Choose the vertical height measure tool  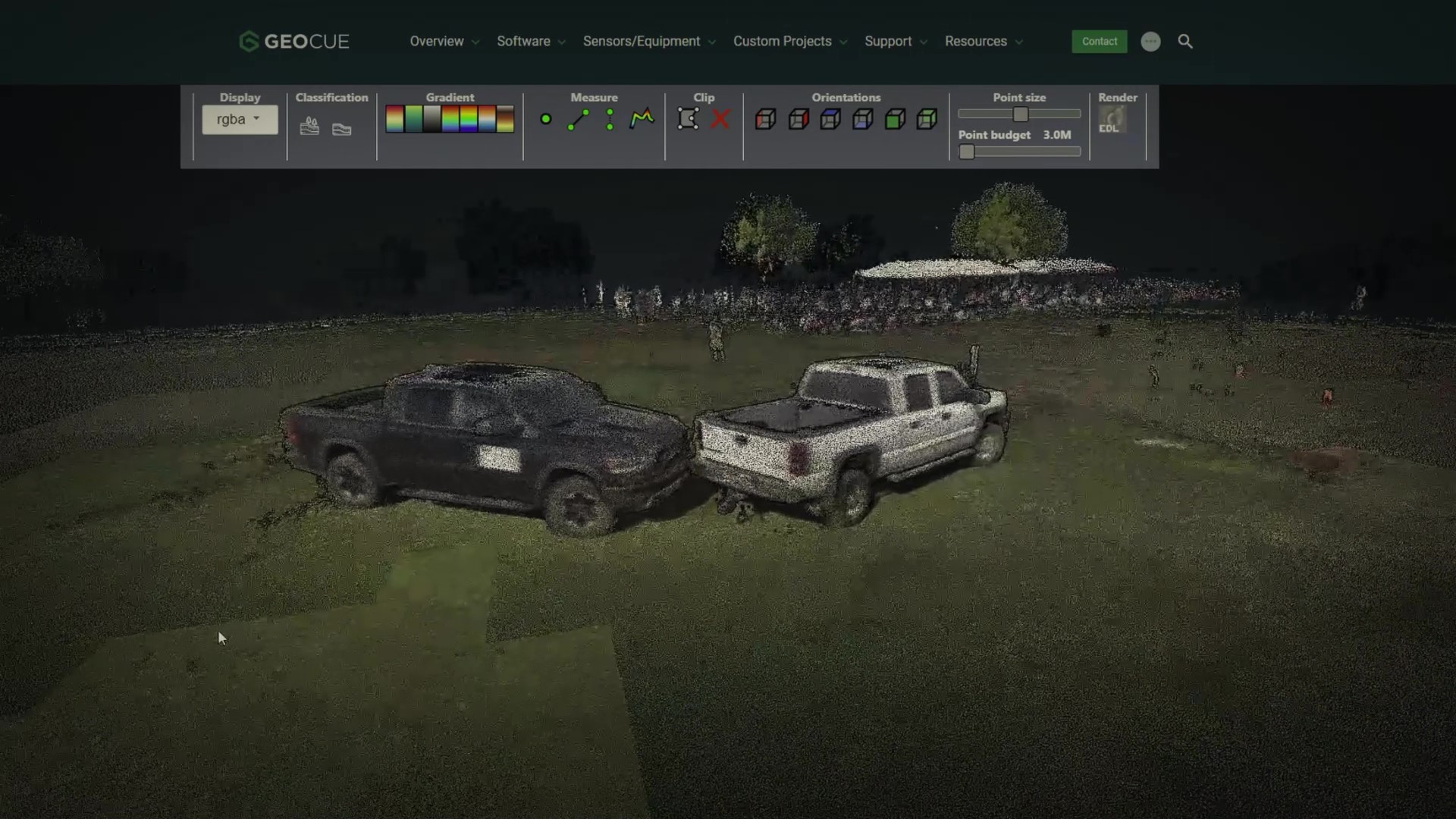point(610,120)
